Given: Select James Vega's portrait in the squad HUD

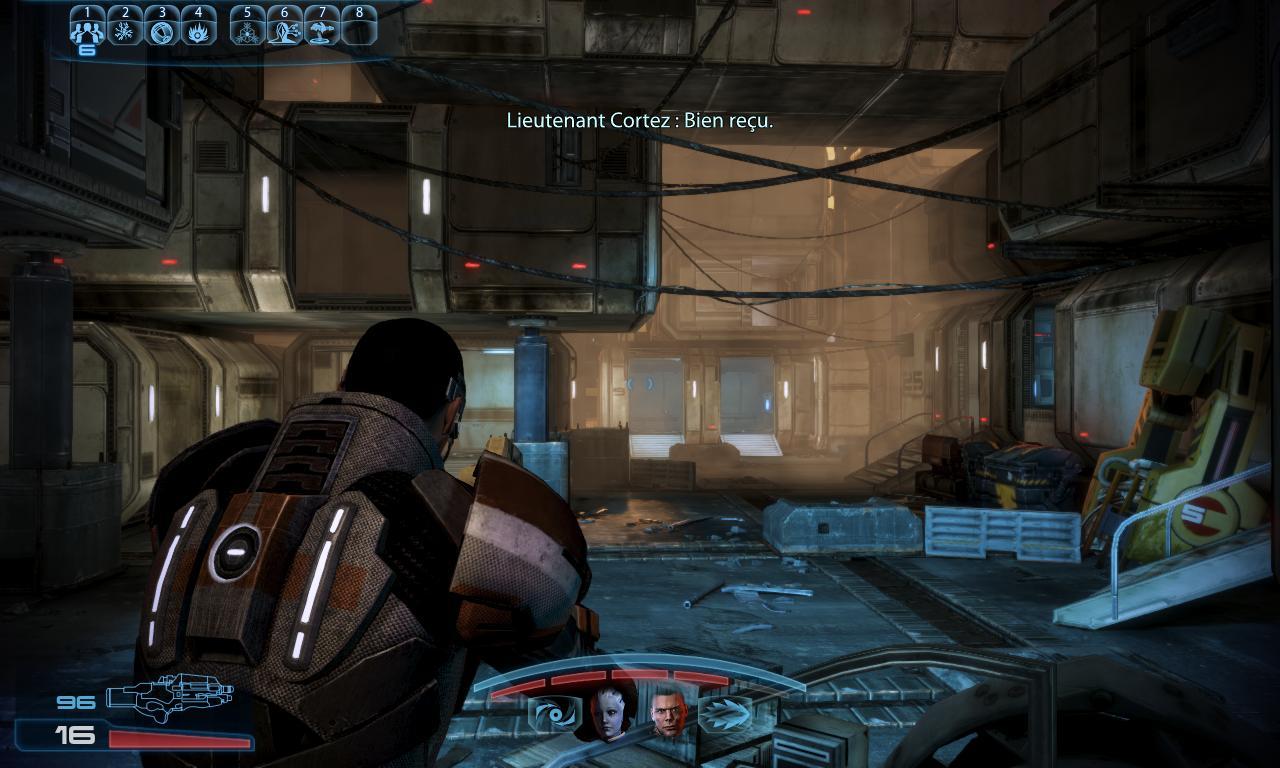Looking at the screenshot, I should coord(667,715).
